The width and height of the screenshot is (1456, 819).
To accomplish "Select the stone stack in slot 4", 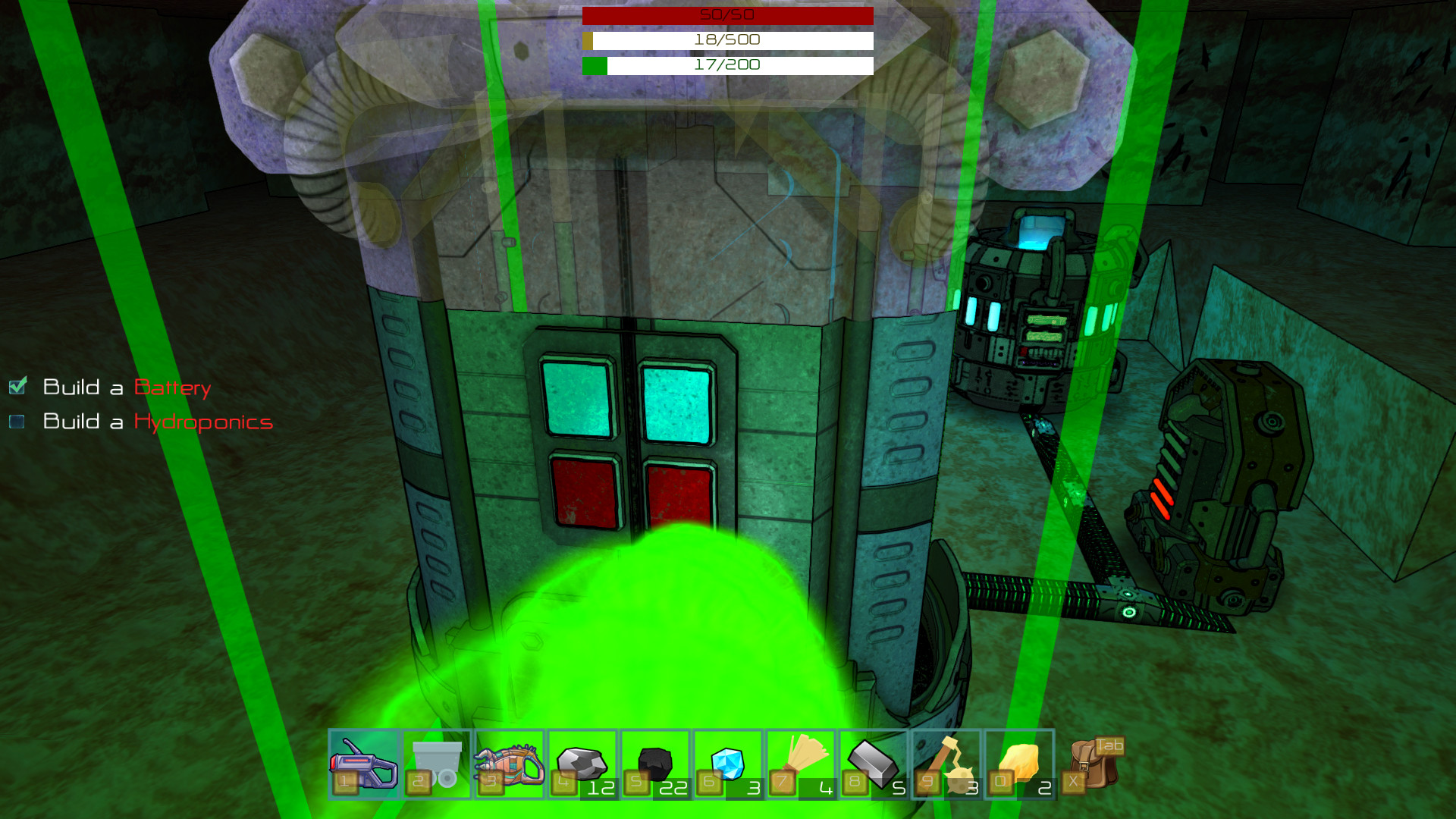I will click(581, 762).
